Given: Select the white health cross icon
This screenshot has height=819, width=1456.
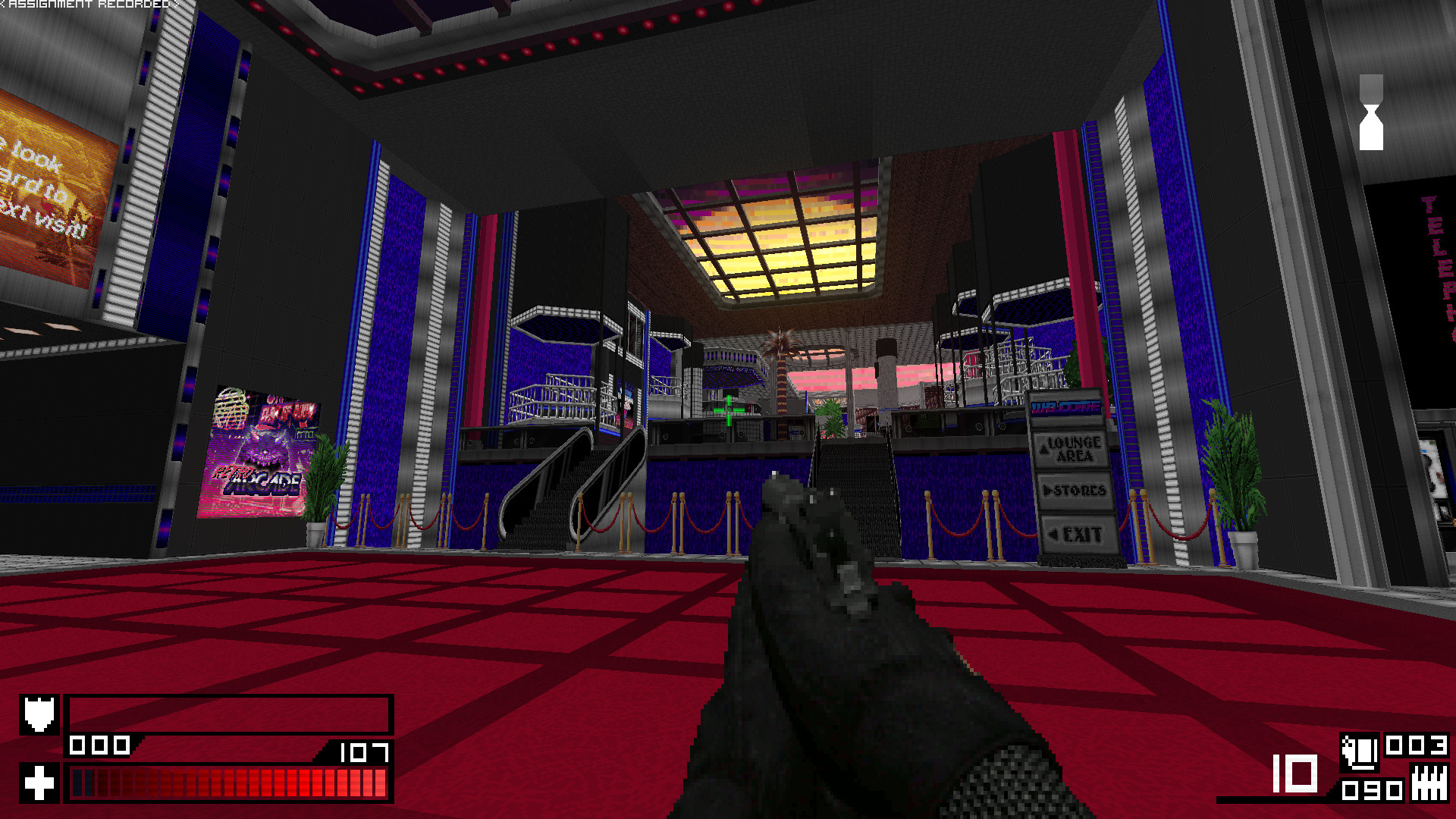Looking at the screenshot, I should click(39, 782).
